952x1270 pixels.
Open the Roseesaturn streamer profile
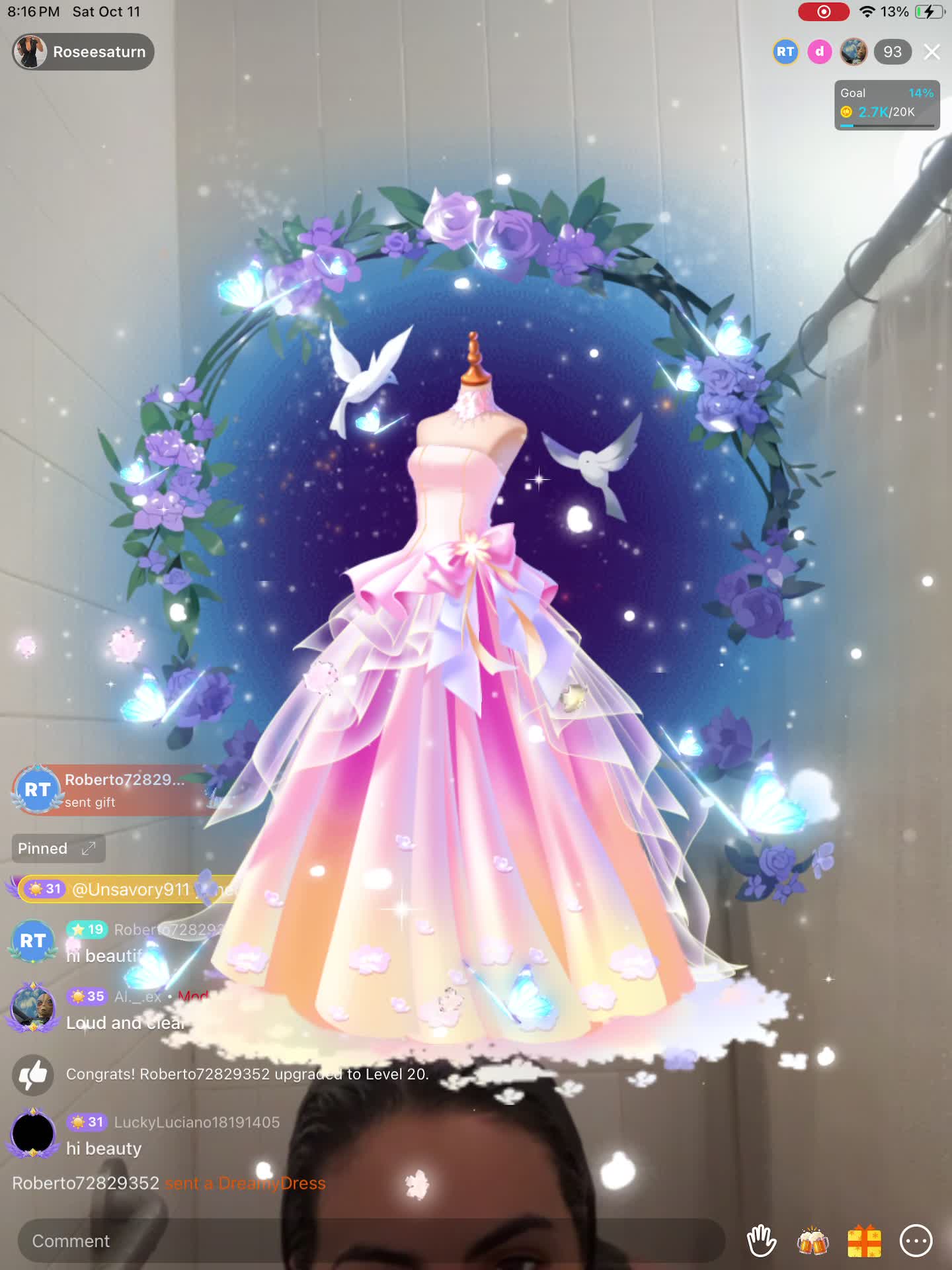pos(83,52)
